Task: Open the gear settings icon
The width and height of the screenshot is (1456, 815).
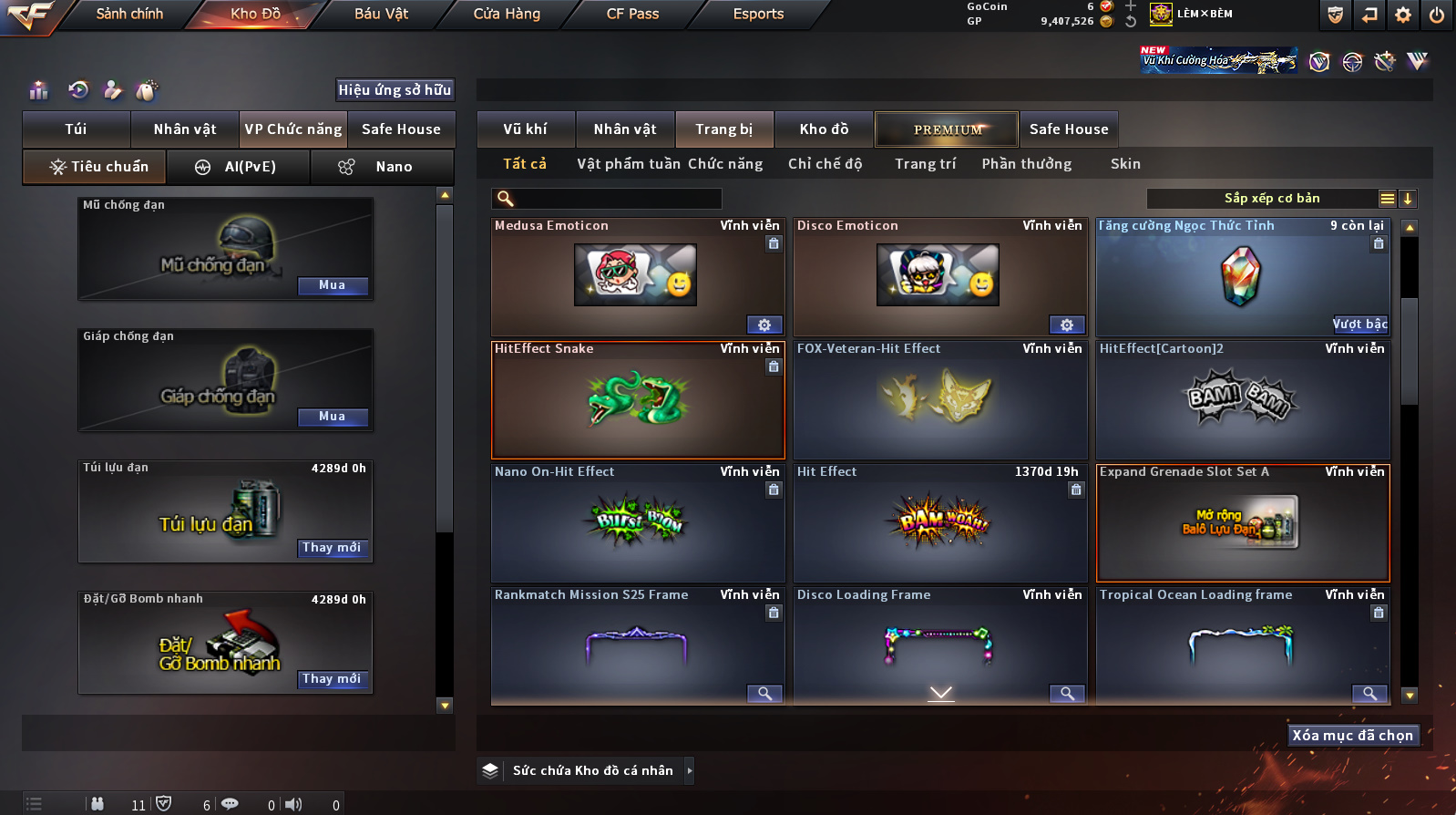Action: 1403,15
